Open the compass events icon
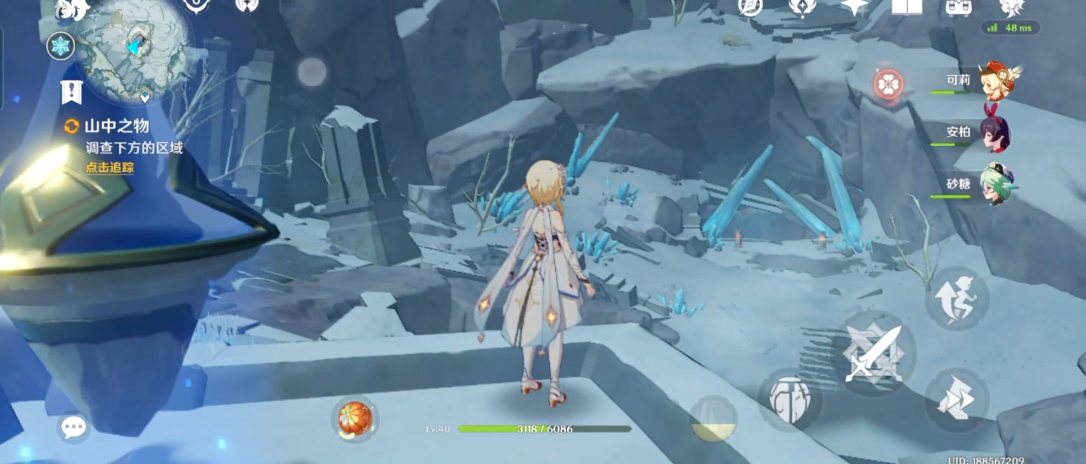 [x=750, y=7]
